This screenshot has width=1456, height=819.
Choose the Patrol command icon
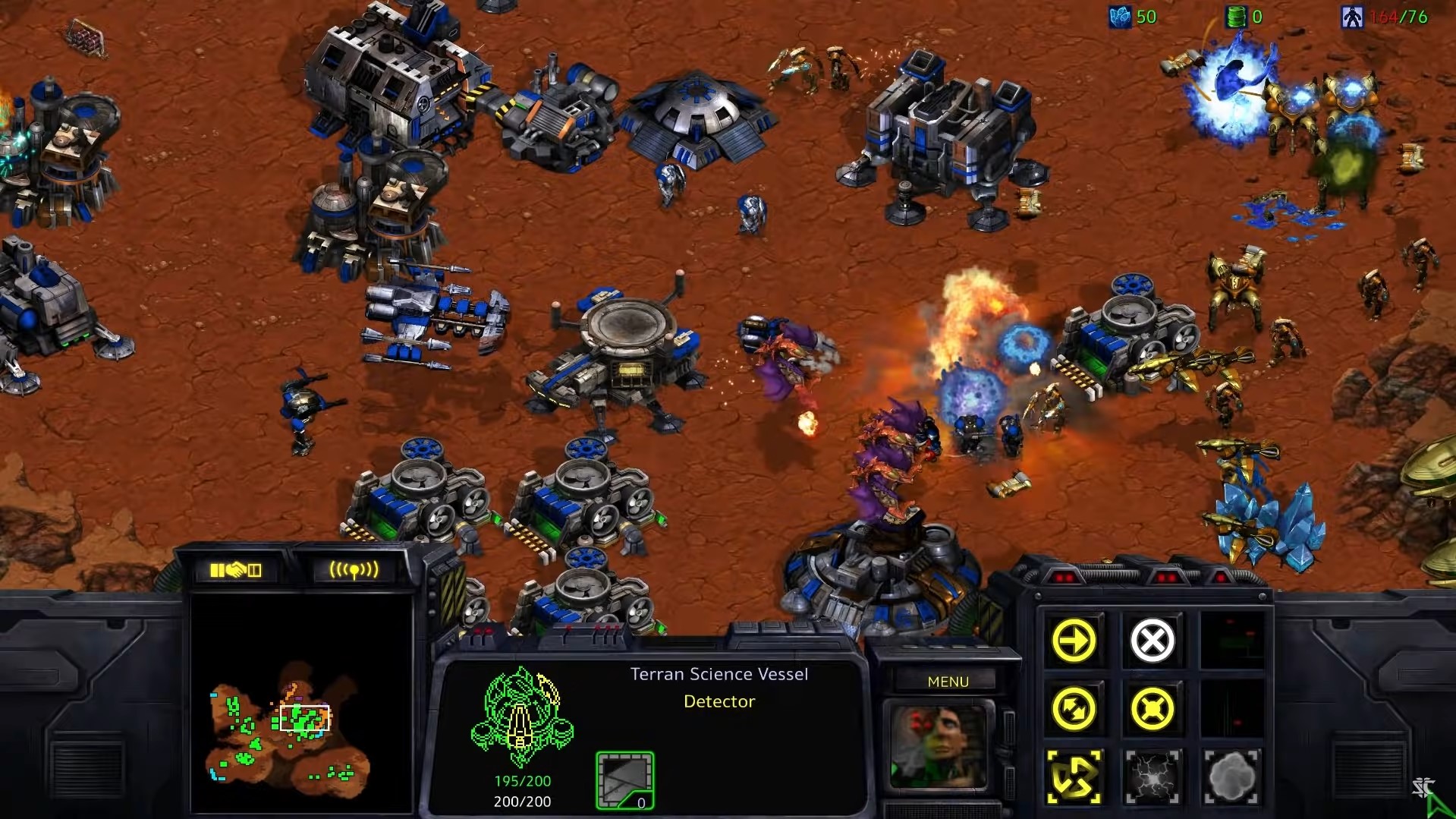[1074, 709]
